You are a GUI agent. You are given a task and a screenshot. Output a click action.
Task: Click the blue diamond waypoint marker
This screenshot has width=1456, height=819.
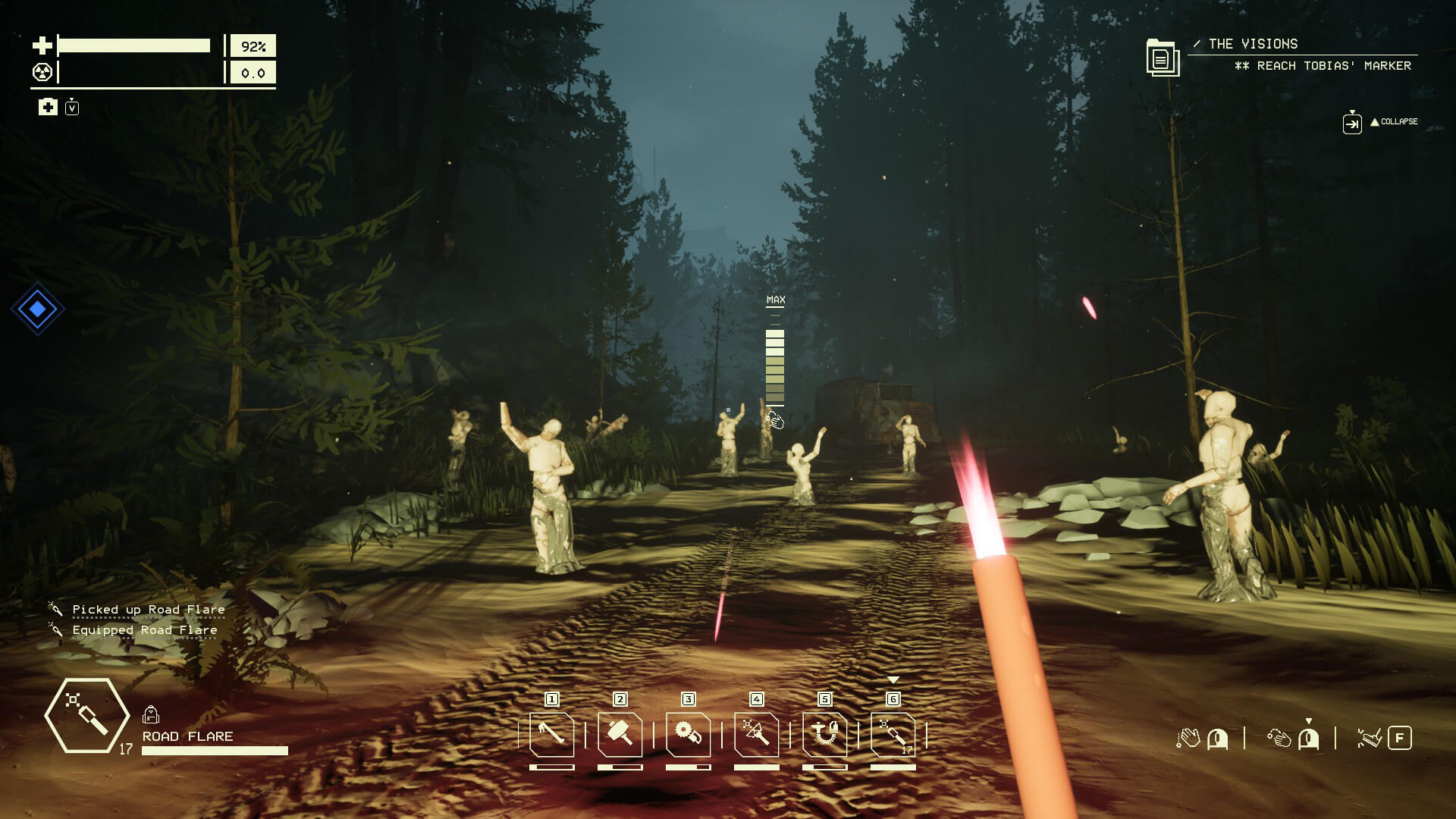tap(37, 309)
